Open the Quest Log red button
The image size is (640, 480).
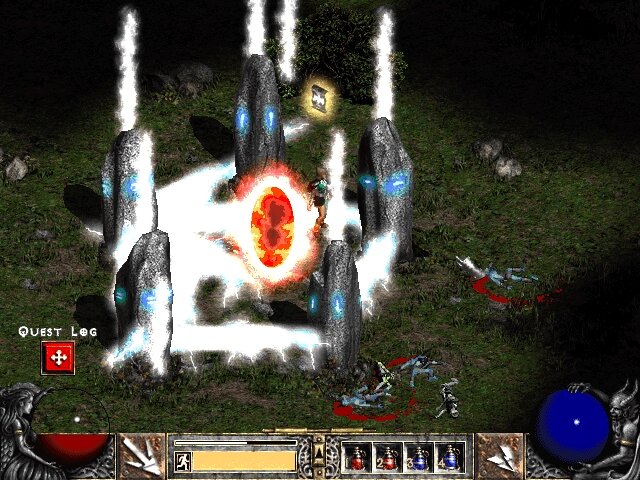[58, 357]
